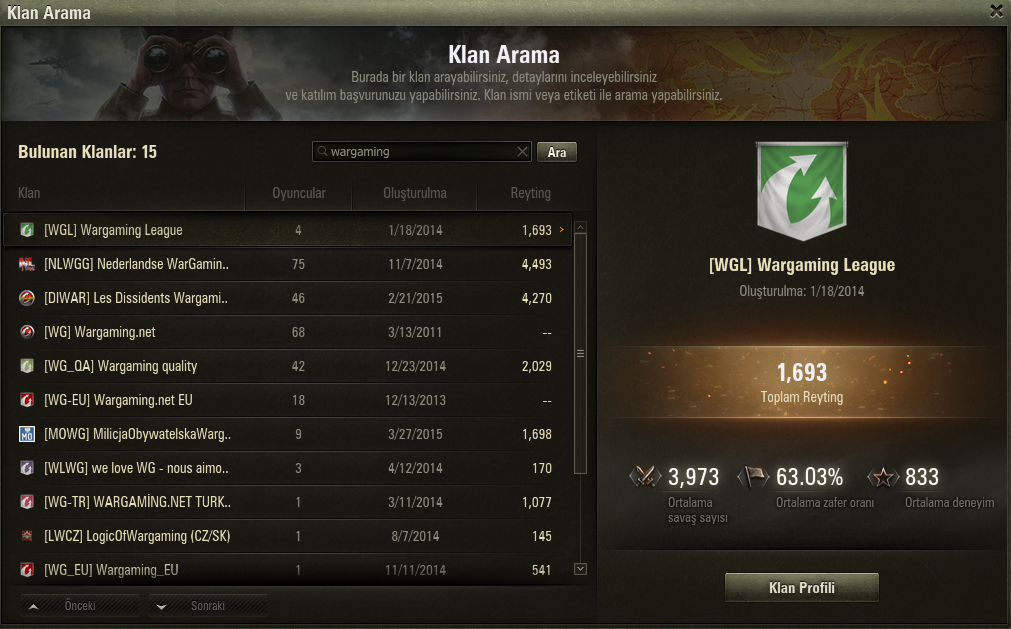Viewport: 1011px width, 629px height.
Task: Select the [WG-EU] Wargaming.net EU clan
Action: pos(290,400)
